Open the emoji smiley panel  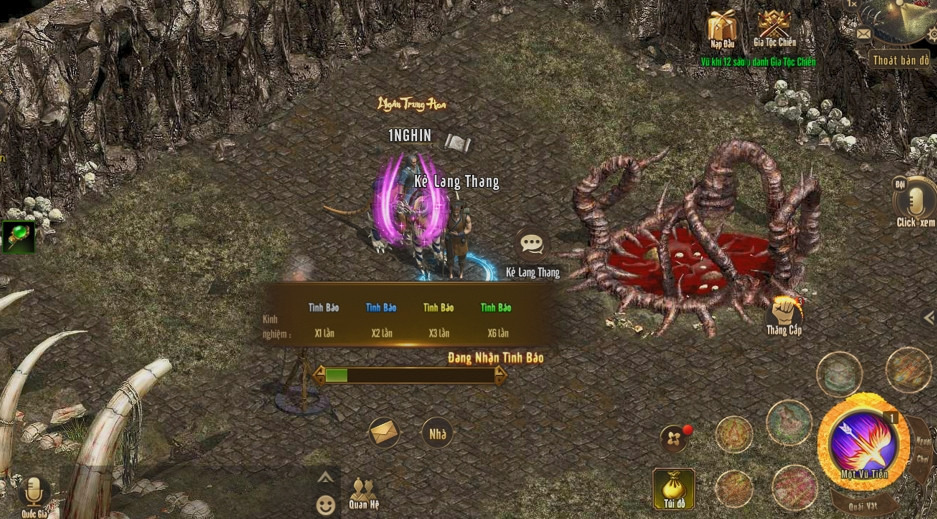pyautogui.click(x=326, y=505)
